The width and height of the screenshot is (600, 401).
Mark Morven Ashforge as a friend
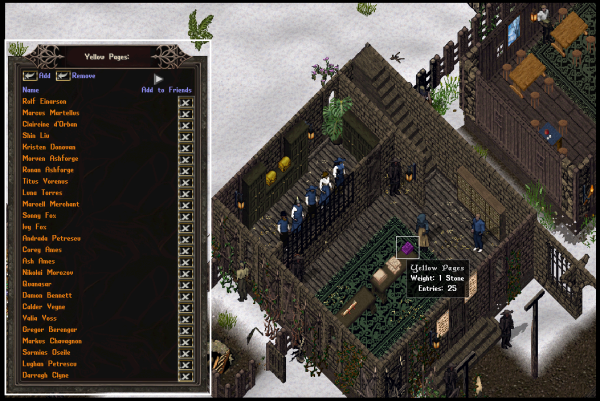(x=185, y=158)
